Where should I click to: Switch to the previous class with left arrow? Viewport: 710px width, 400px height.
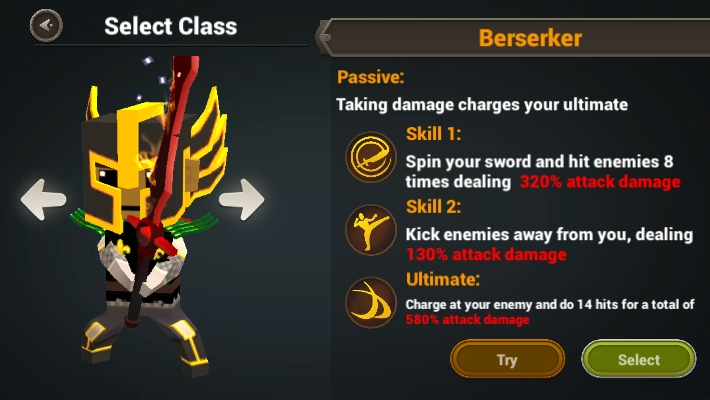[44, 198]
